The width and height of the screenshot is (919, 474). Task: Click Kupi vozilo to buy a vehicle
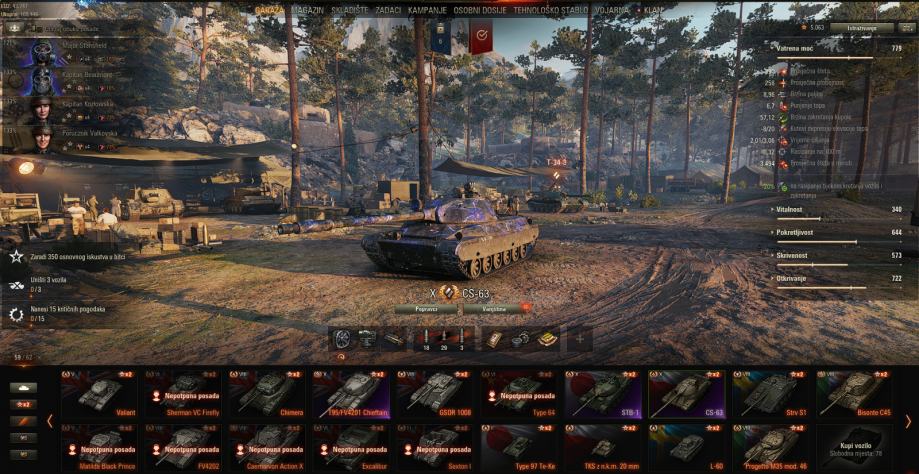(x=855, y=447)
